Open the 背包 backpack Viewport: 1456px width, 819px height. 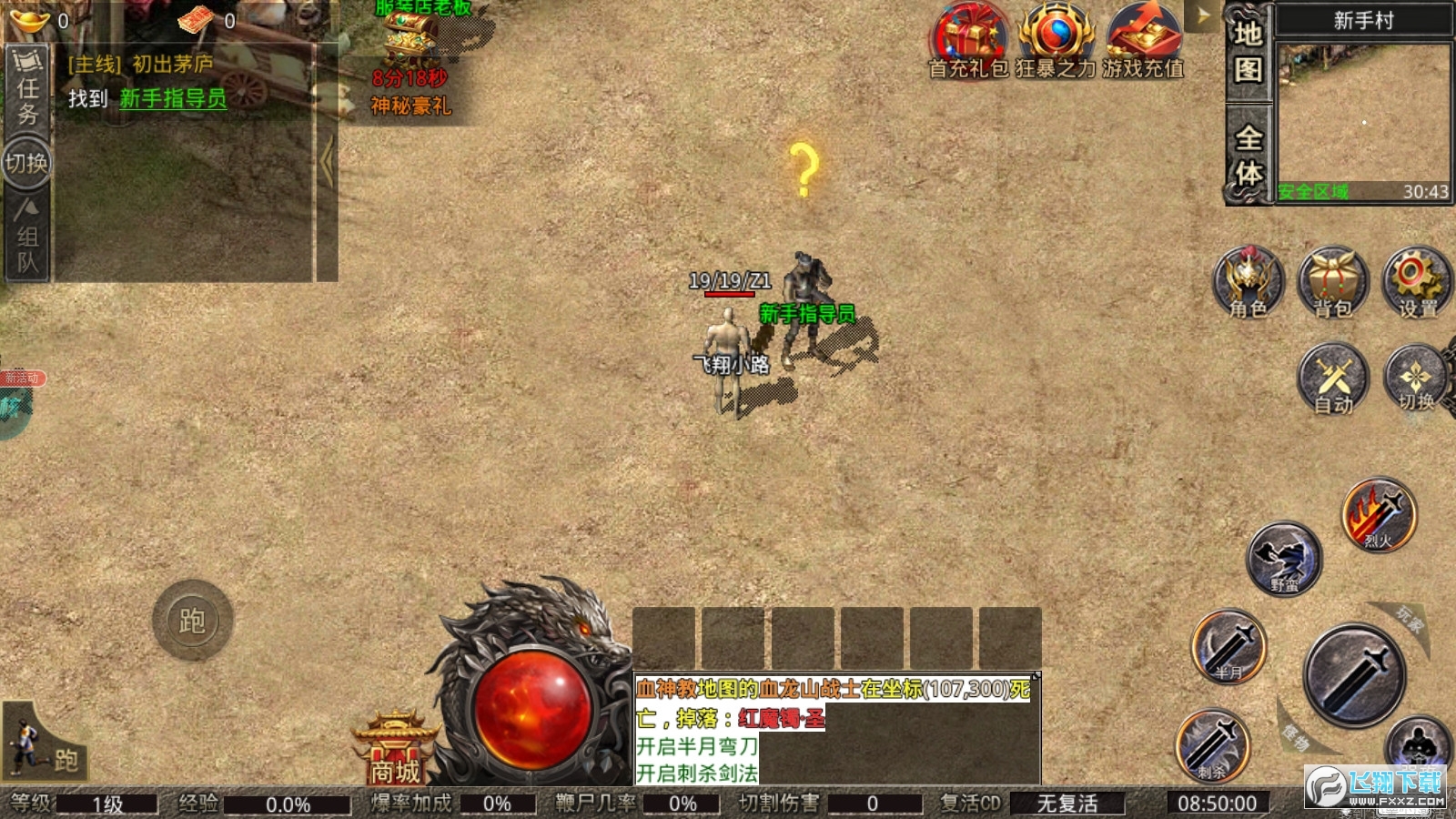(1332, 282)
